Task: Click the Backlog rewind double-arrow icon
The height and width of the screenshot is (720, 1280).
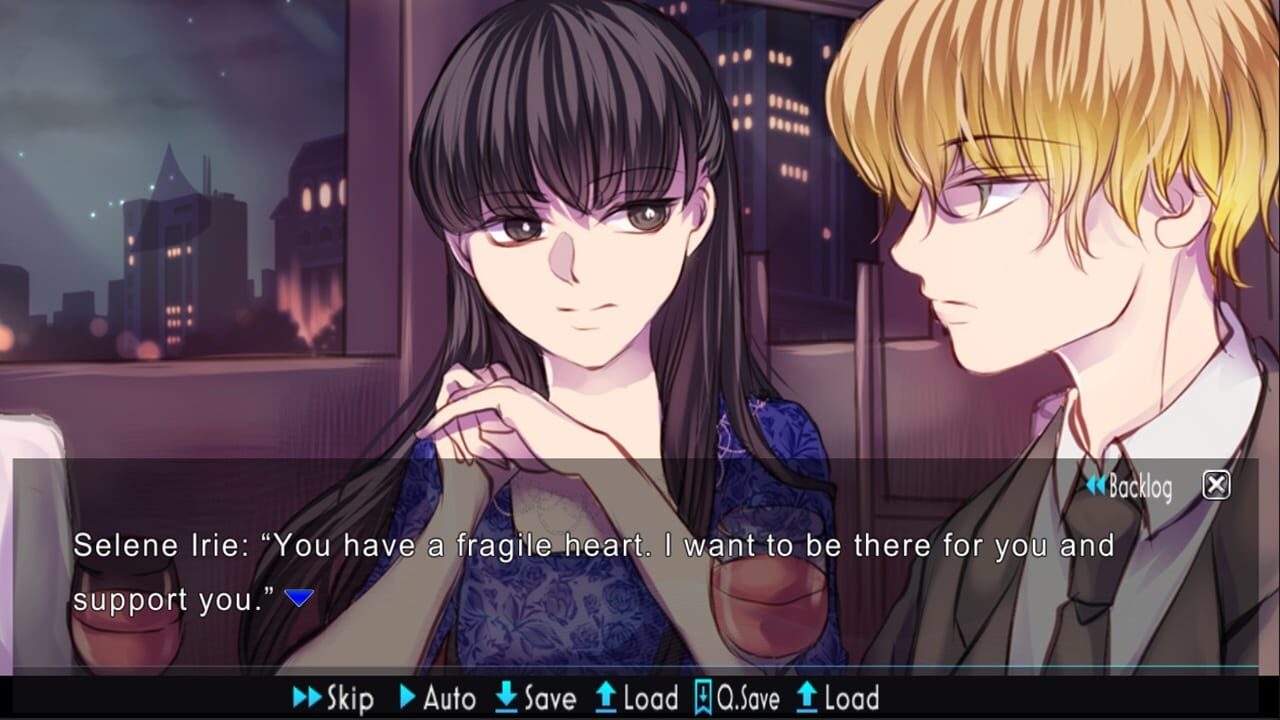Action: click(x=1096, y=486)
